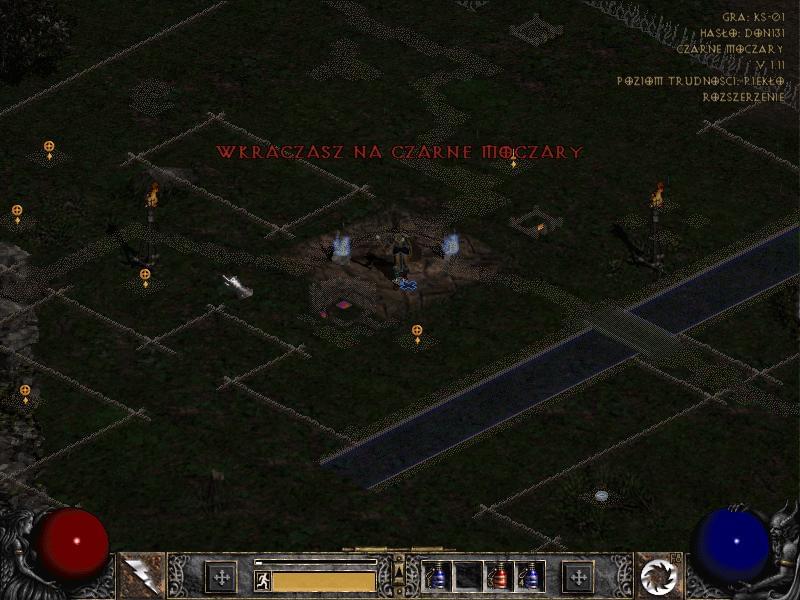This screenshot has width=800, height=600.
Task: Select the left-hand attack skill icon
Action: tap(139, 576)
